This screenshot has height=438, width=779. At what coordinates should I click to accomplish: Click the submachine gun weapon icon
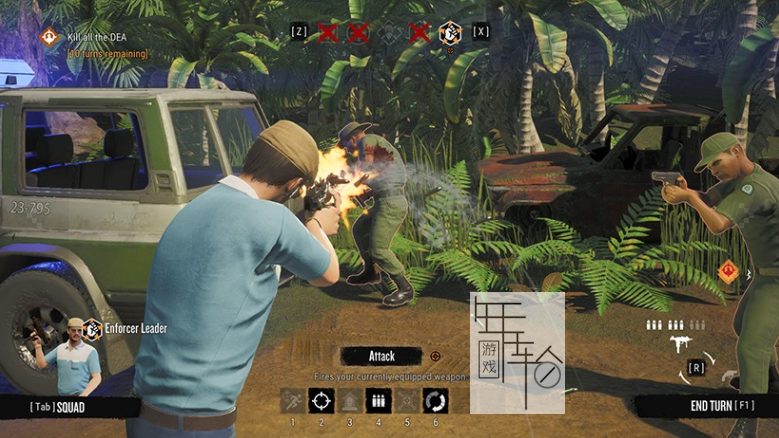[x=683, y=344]
